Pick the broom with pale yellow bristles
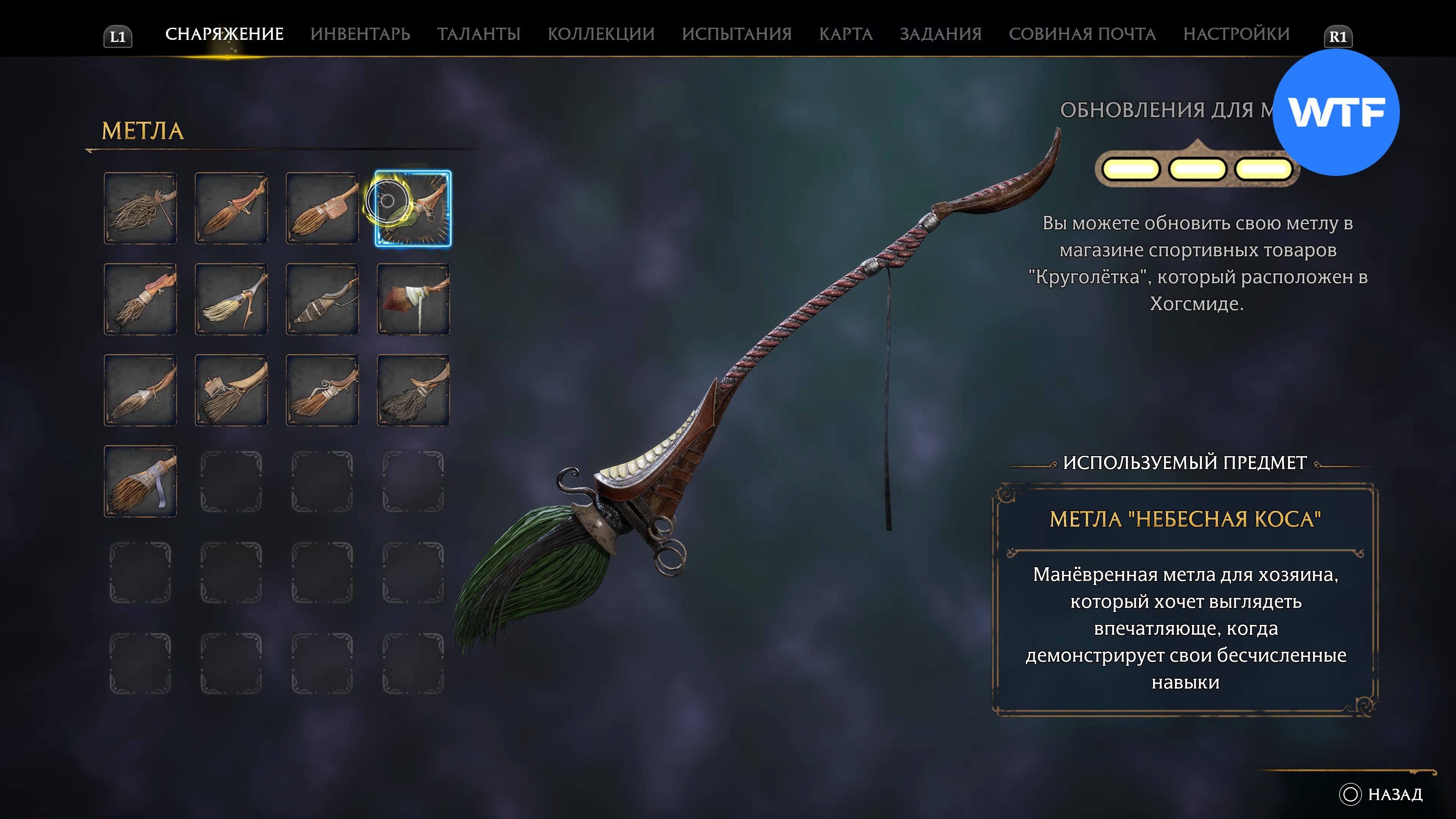Image resolution: width=1456 pixels, height=819 pixels. pyautogui.click(x=231, y=300)
